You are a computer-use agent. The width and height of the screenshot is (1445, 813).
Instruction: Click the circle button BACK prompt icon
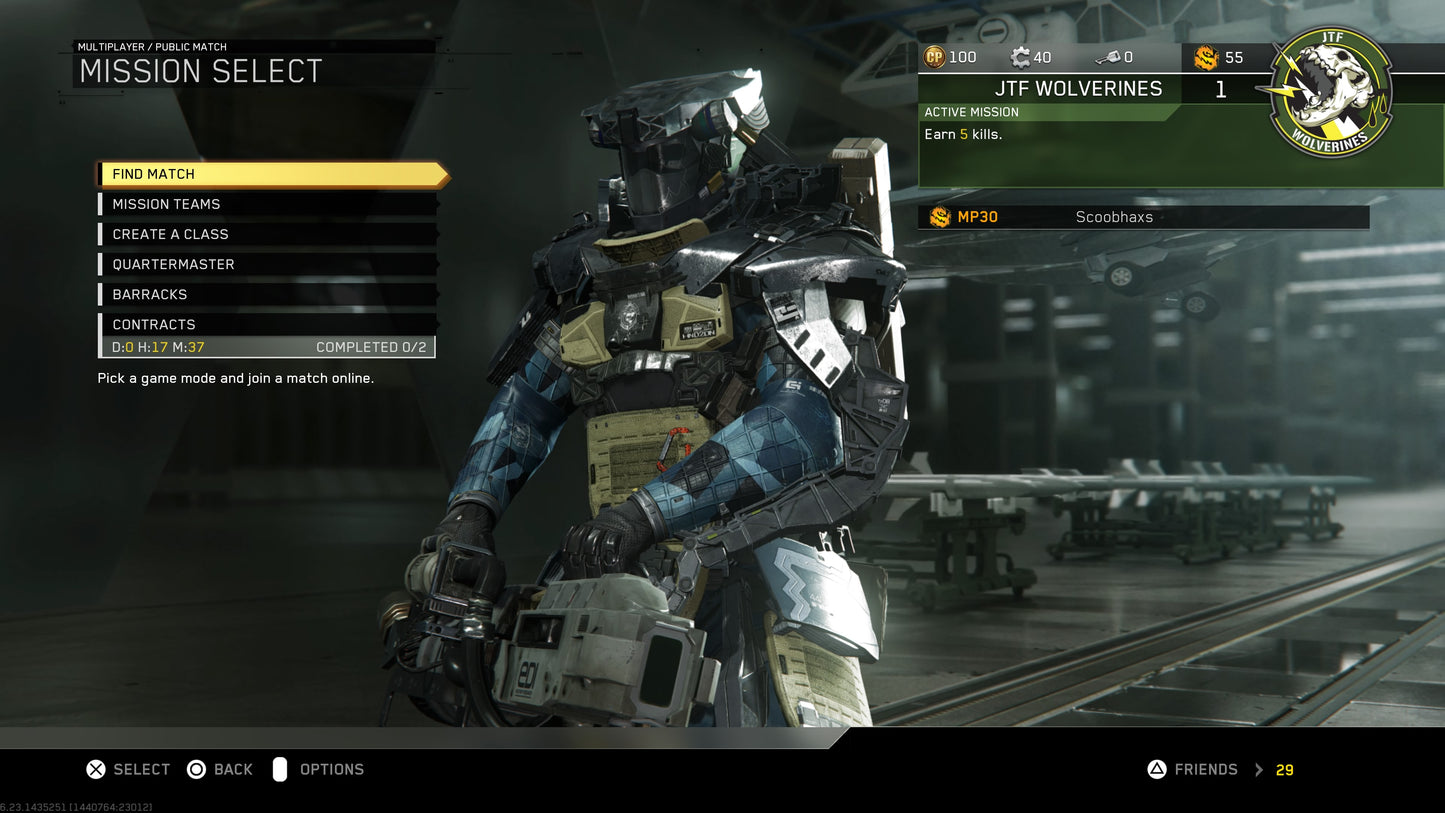click(x=195, y=769)
